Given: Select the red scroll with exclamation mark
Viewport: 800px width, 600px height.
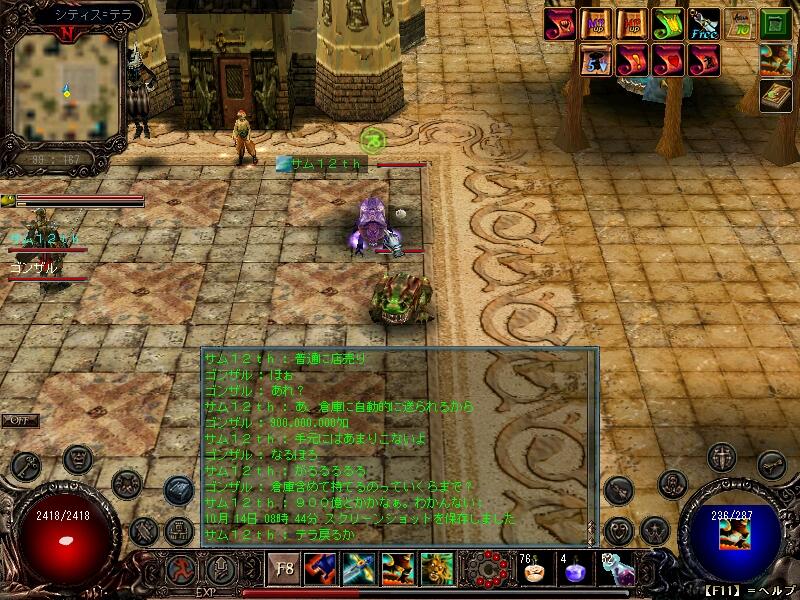Looking at the screenshot, I should [x=632, y=61].
